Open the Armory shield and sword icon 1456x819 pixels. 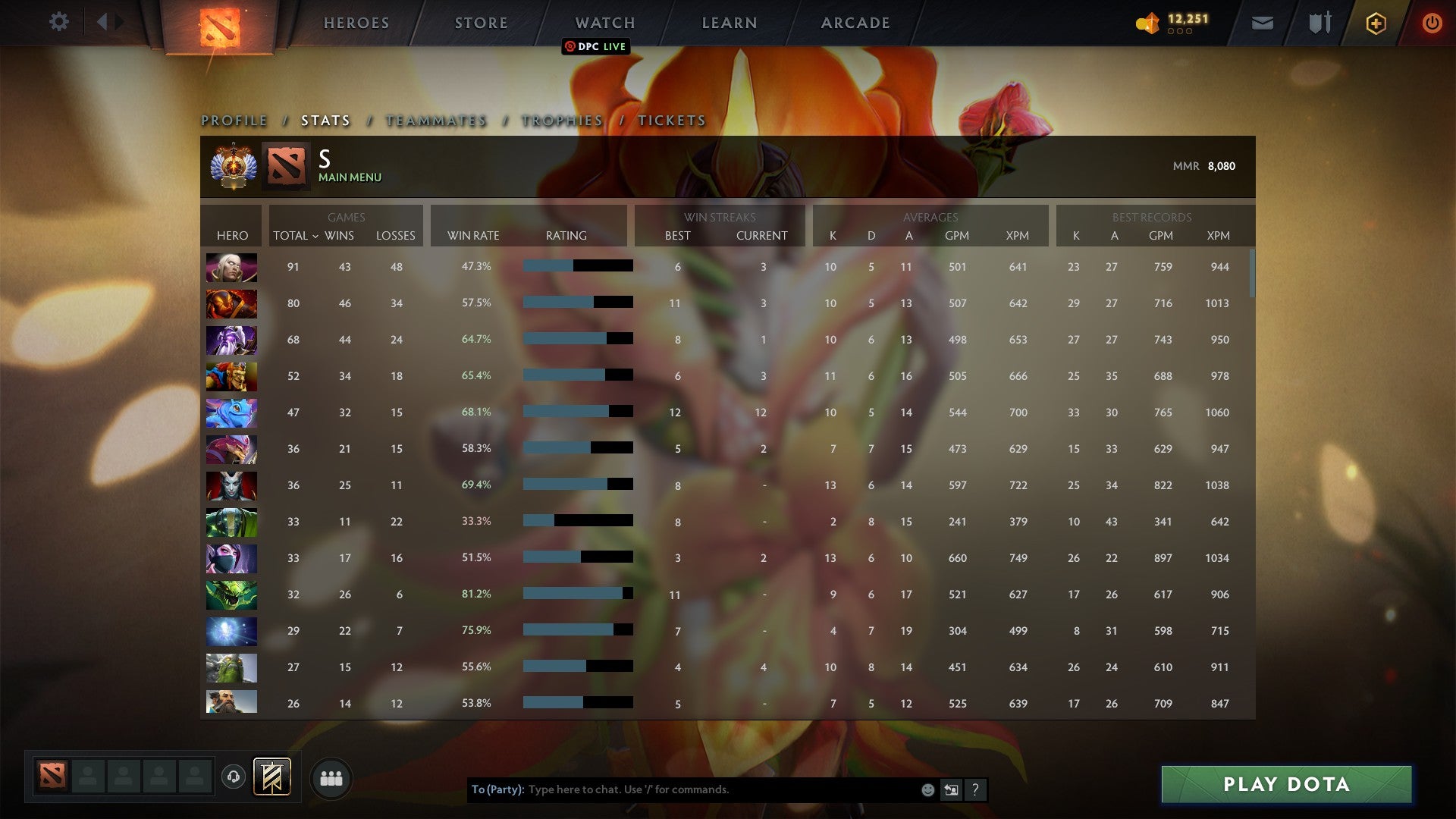click(x=1319, y=24)
